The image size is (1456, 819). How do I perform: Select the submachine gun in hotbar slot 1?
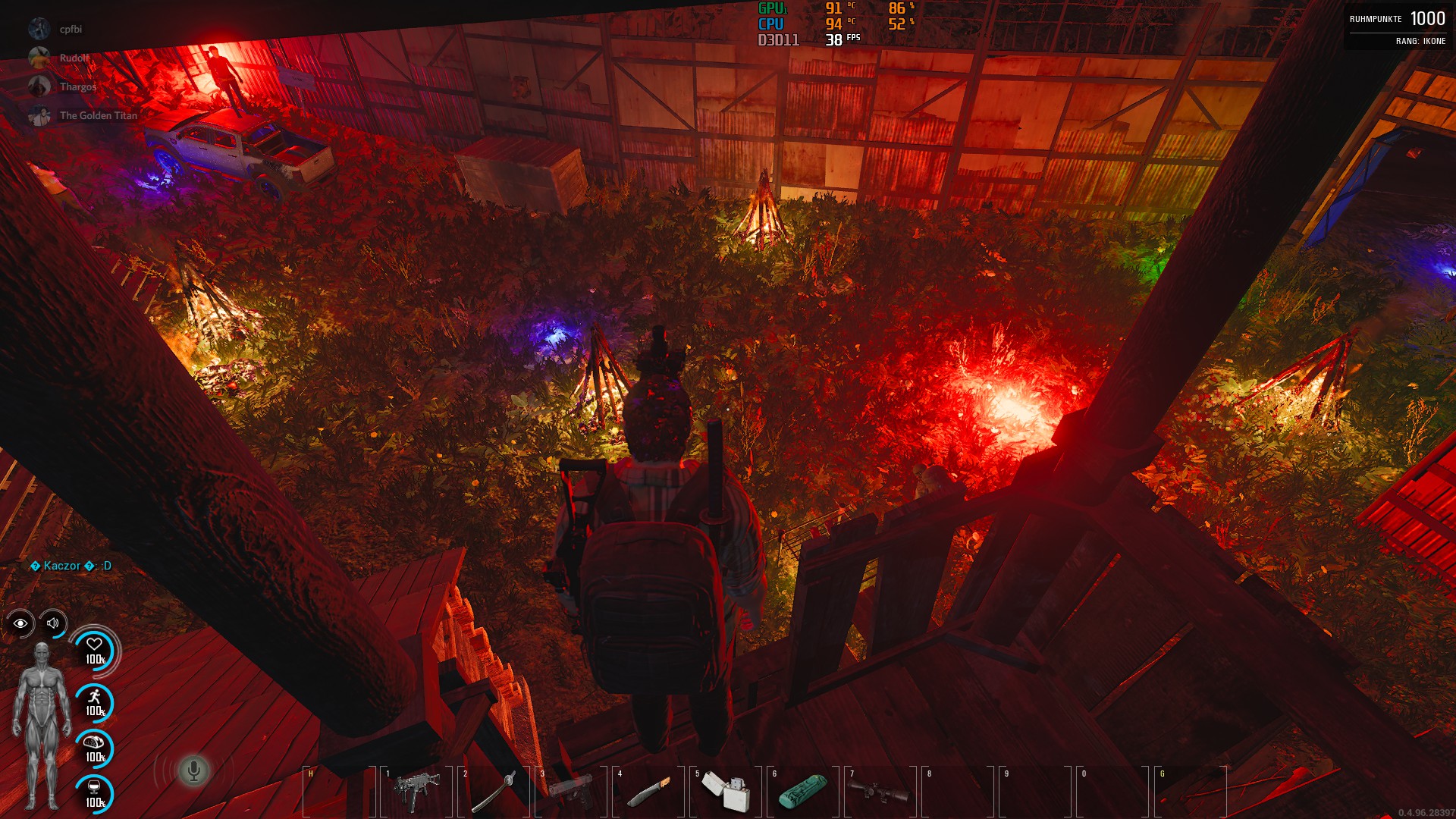416,790
